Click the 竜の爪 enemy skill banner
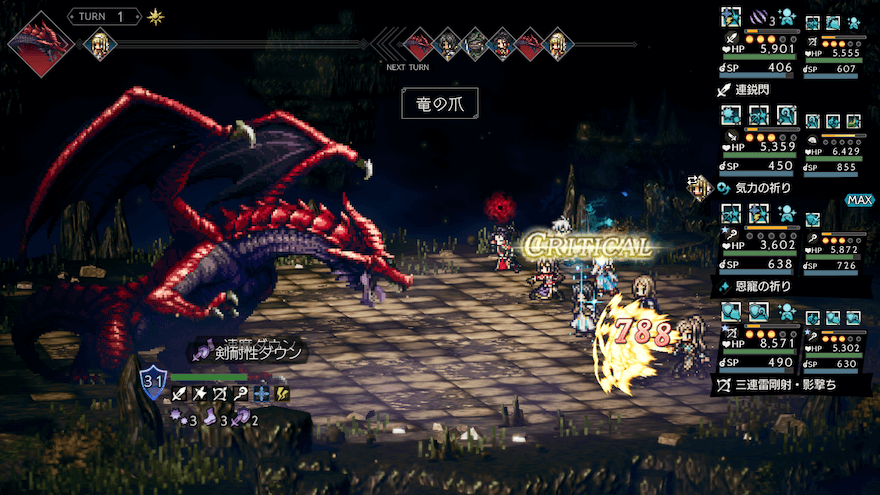This screenshot has height=495, width=880. [440, 103]
